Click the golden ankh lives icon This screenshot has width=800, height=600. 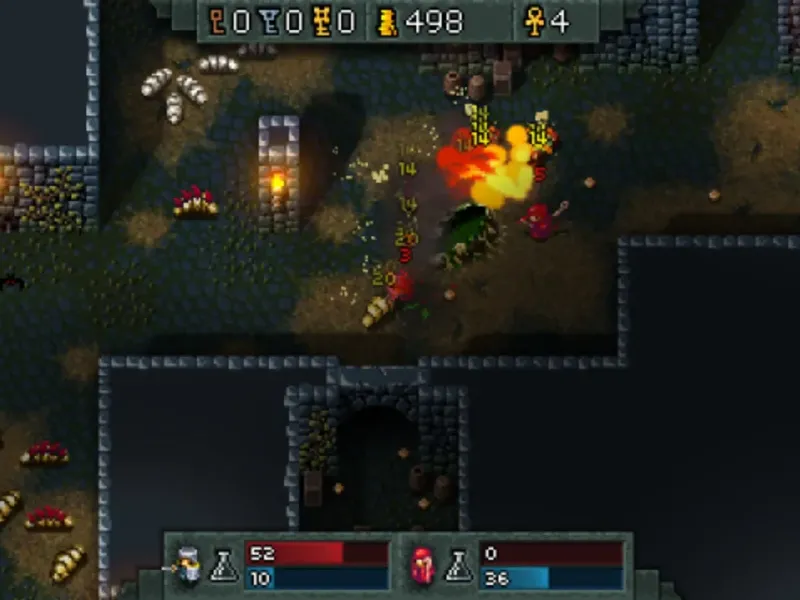(x=535, y=22)
